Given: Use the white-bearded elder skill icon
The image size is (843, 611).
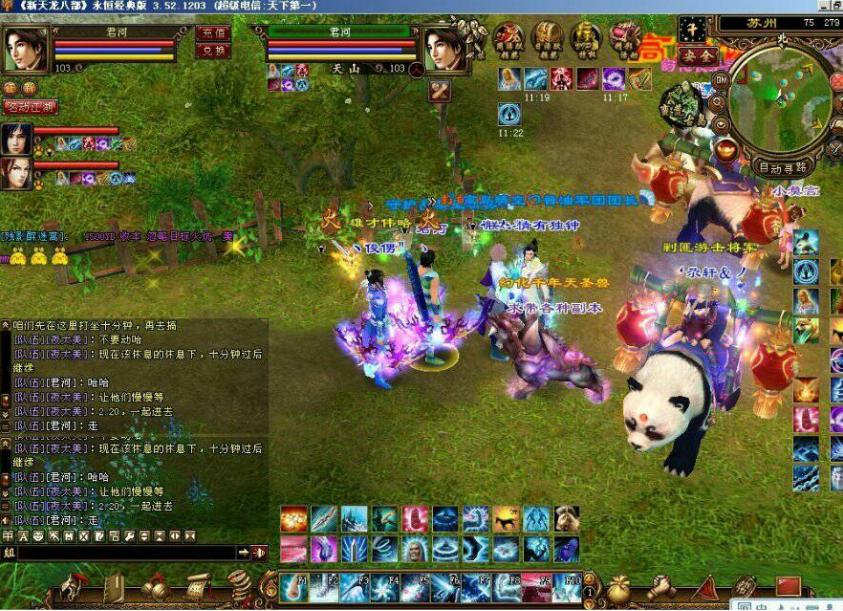Looking at the screenshot, I should (x=415, y=548).
